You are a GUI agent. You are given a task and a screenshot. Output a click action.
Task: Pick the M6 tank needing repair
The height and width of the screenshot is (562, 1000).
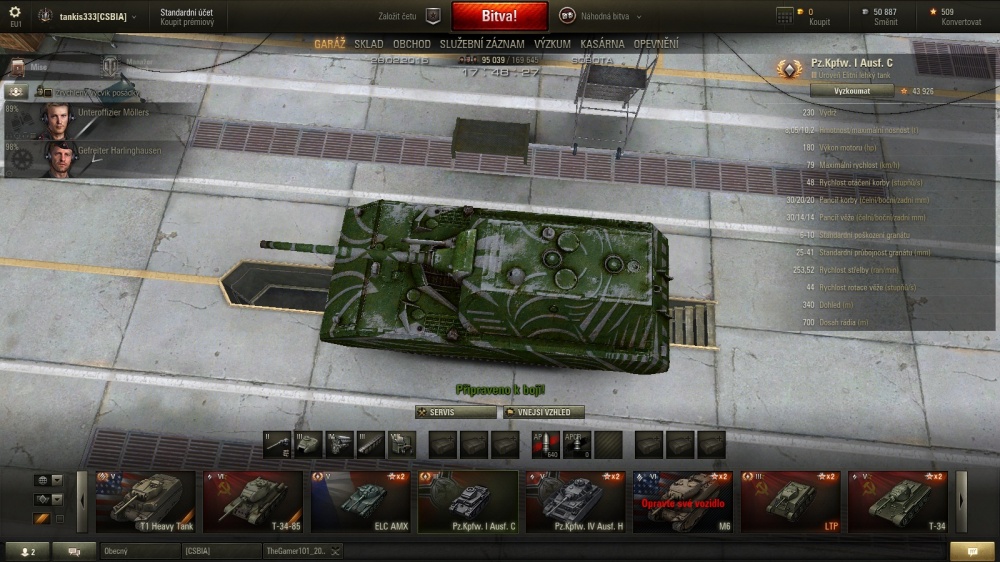[x=682, y=501]
